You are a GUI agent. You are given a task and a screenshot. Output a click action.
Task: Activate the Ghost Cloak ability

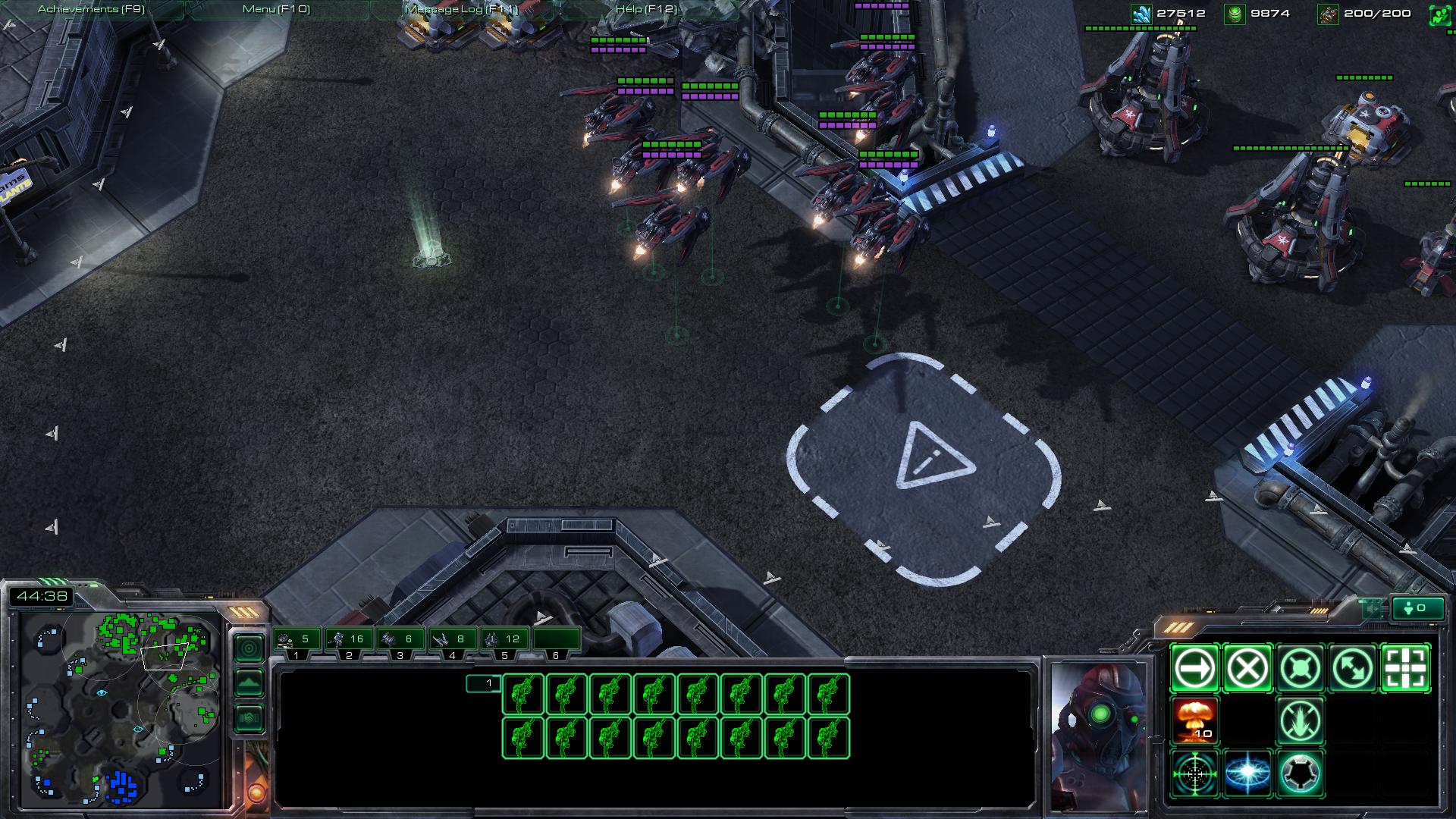[1301, 773]
